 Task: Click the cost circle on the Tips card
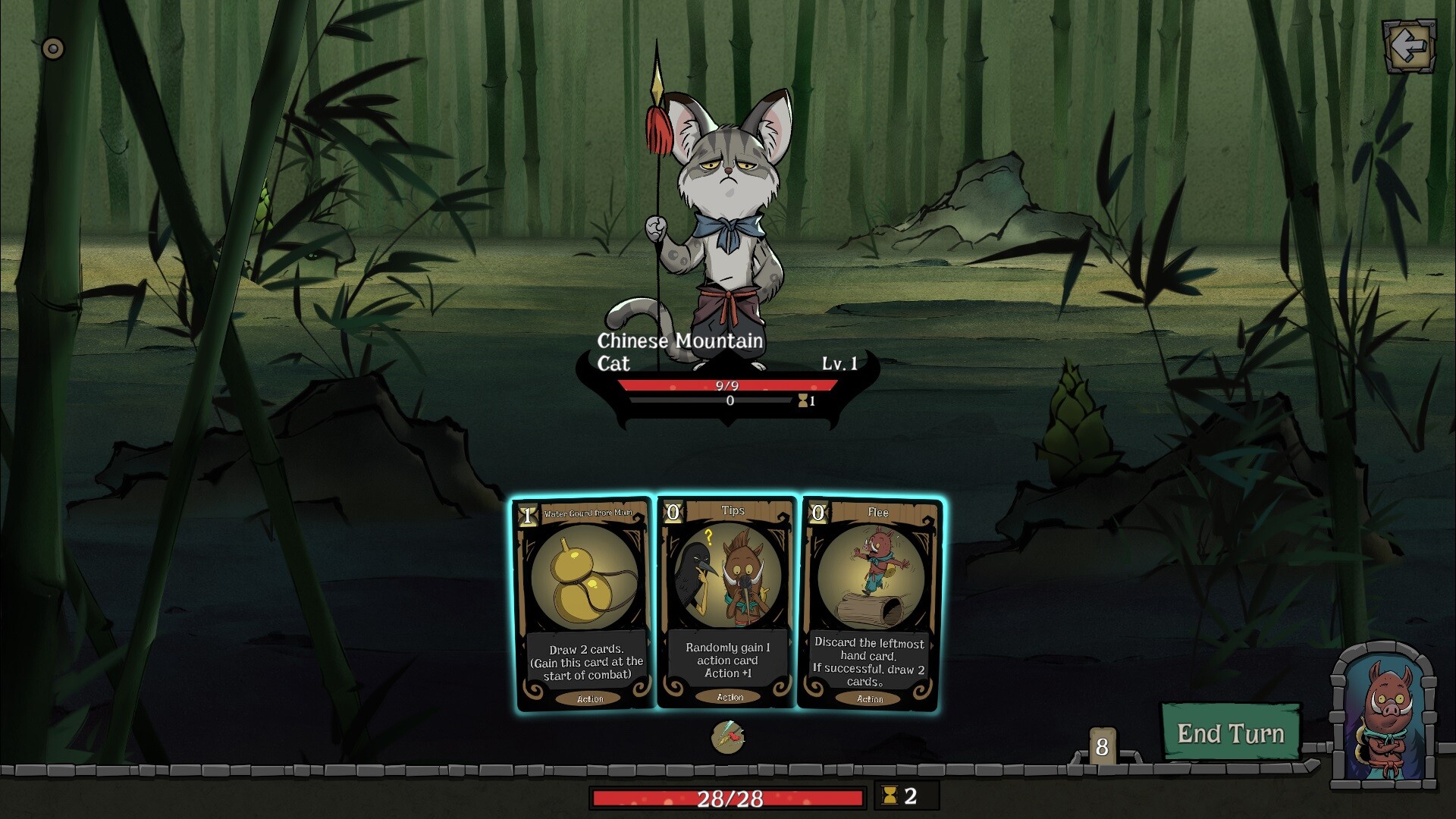click(673, 510)
